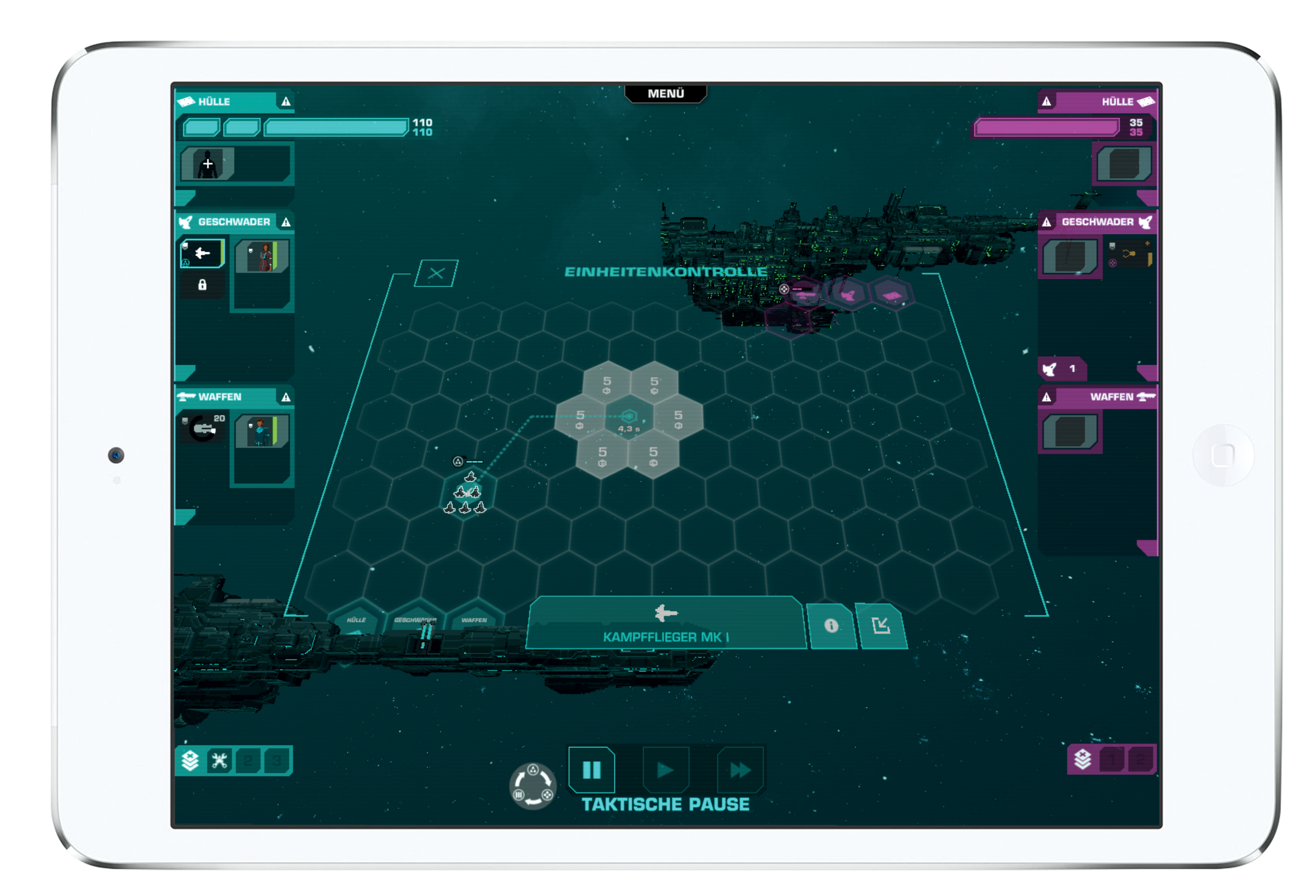The height and width of the screenshot is (896, 1316).
Task: Select the weapon slot showing 20
Action: click(x=203, y=428)
